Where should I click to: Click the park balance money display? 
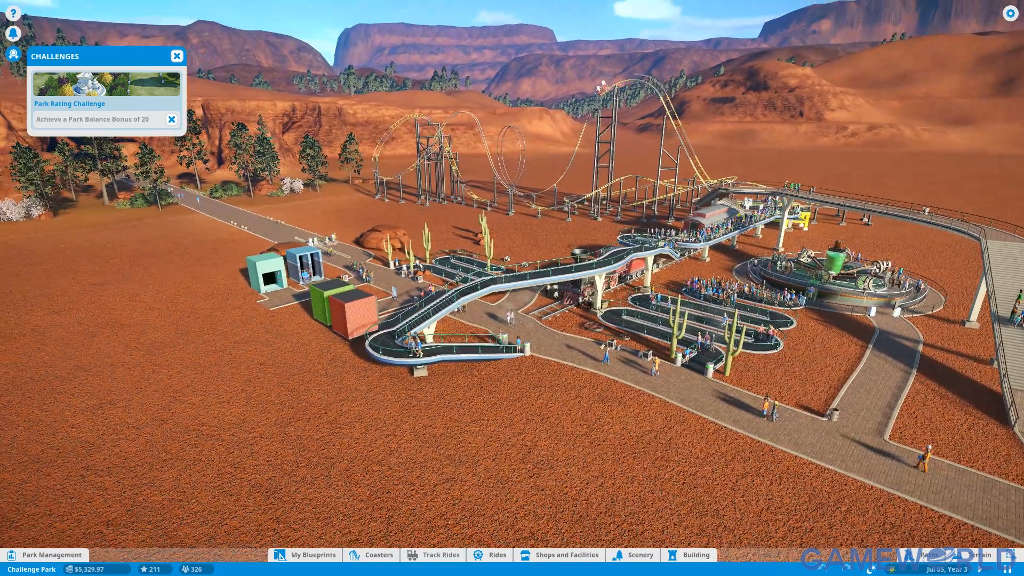pos(98,569)
